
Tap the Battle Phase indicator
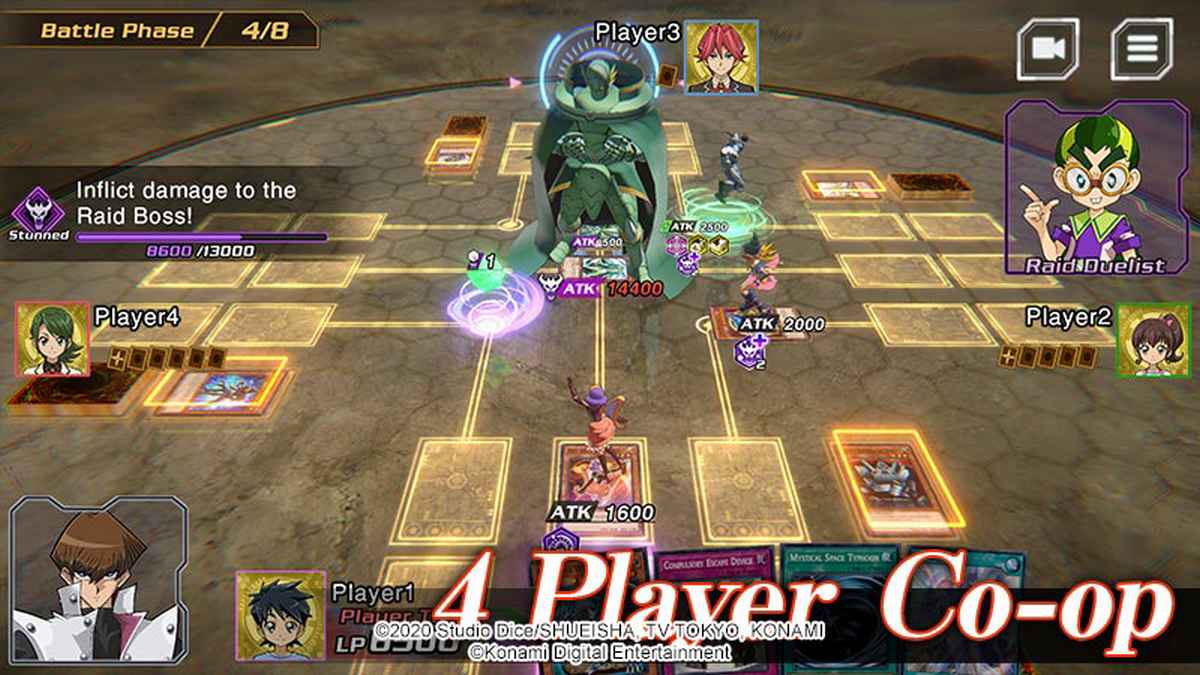click(x=160, y=30)
